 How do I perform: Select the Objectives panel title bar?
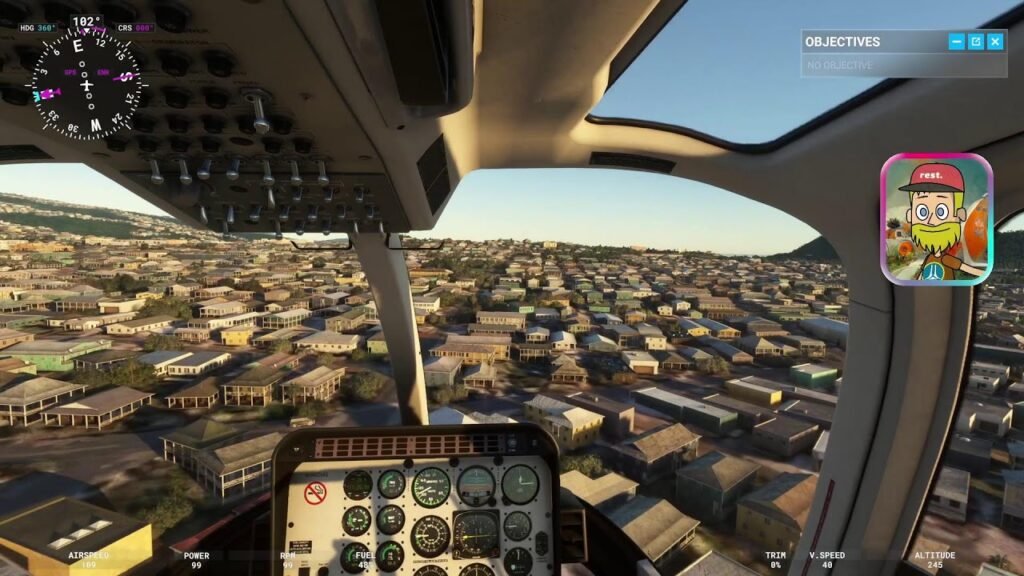pyautogui.click(x=870, y=41)
